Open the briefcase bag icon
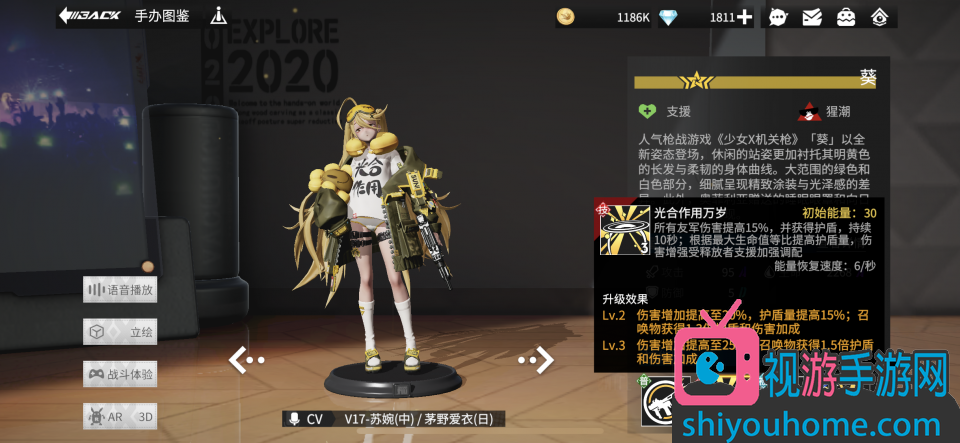The image size is (960, 443). point(846,17)
